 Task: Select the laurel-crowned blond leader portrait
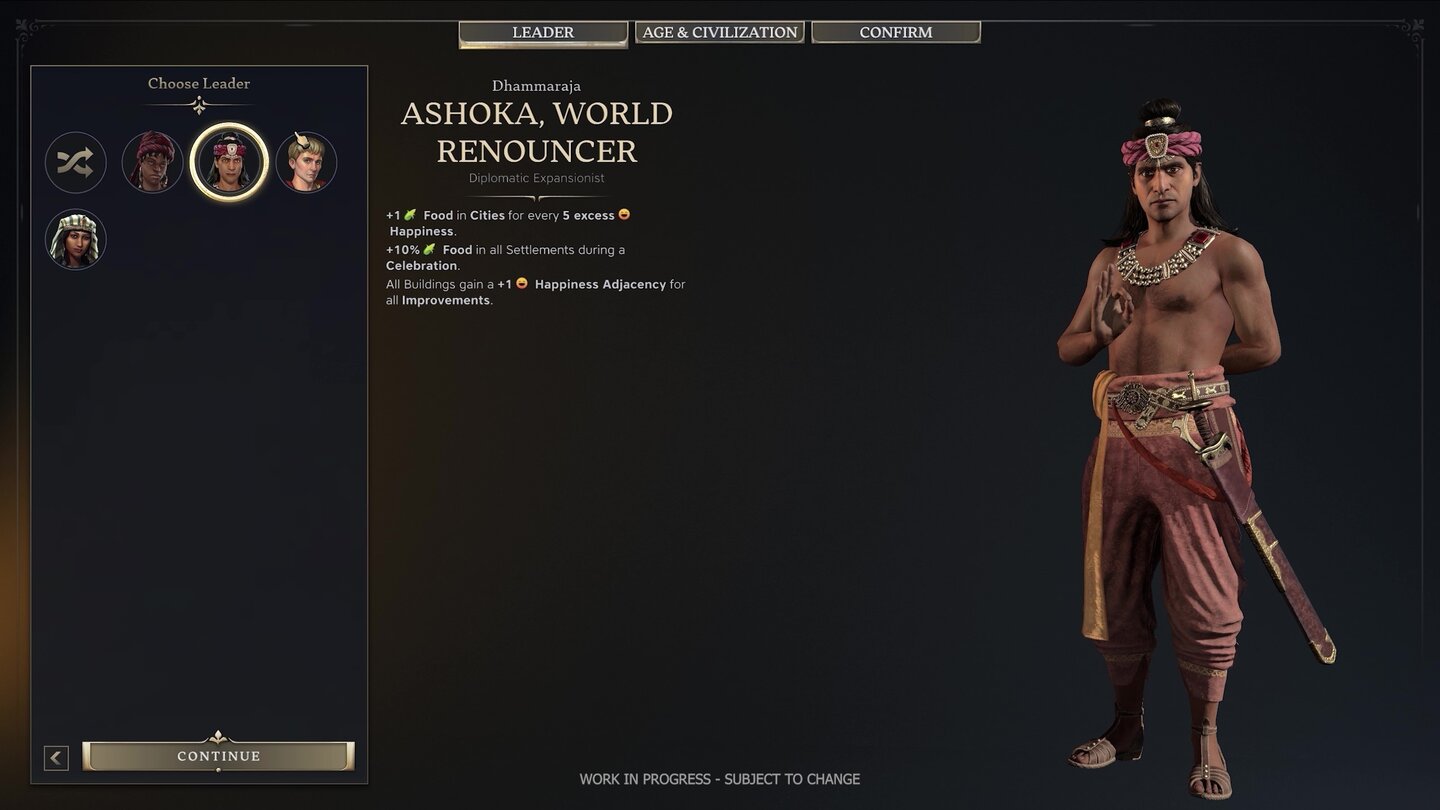[306, 161]
